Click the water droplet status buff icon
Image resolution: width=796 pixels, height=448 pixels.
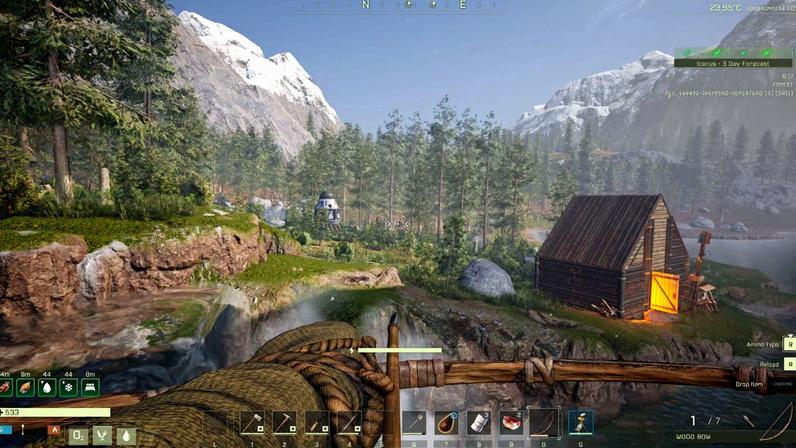(x=47, y=387)
